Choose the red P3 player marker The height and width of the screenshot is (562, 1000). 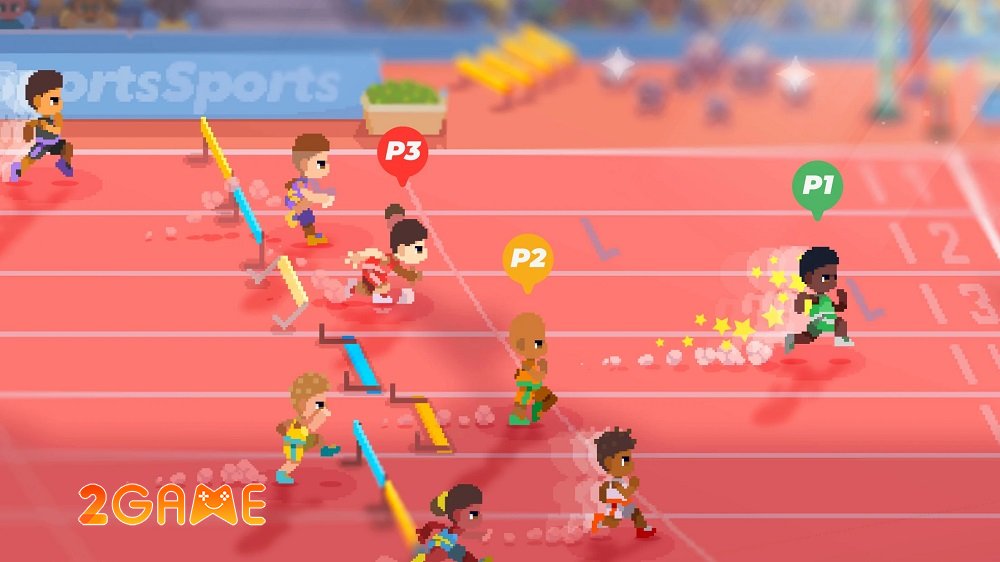pyautogui.click(x=402, y=154)
